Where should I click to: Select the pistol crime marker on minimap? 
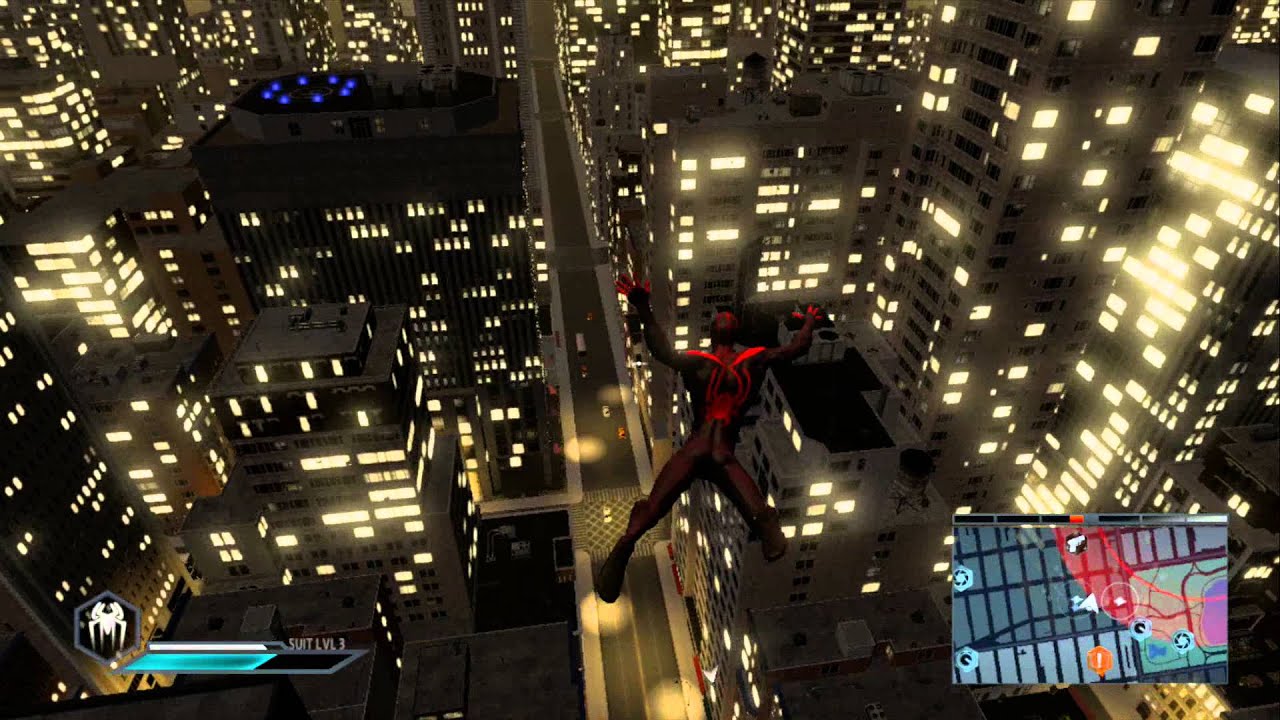1077,541
